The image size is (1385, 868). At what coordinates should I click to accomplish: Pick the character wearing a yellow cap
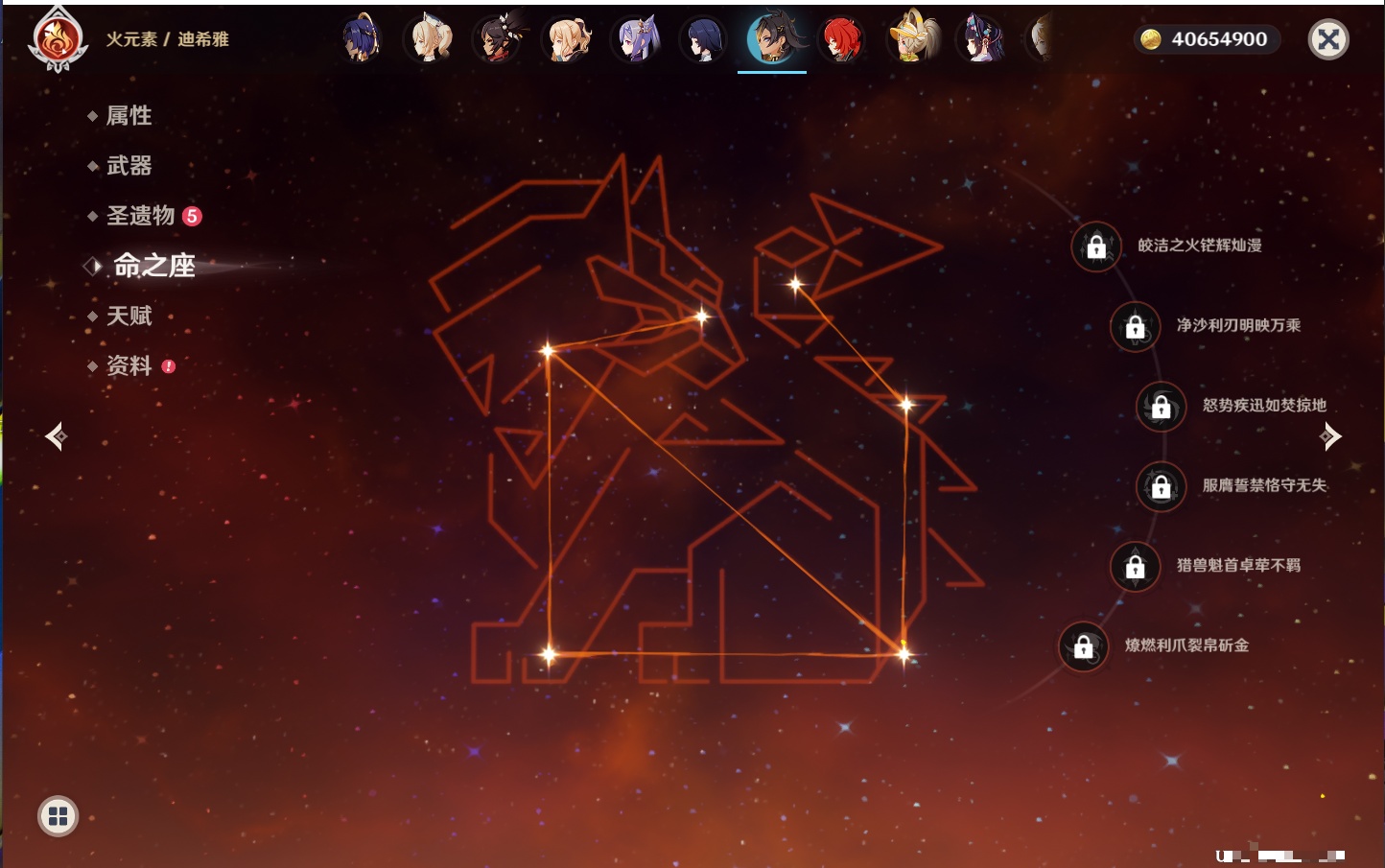point(910,39)
